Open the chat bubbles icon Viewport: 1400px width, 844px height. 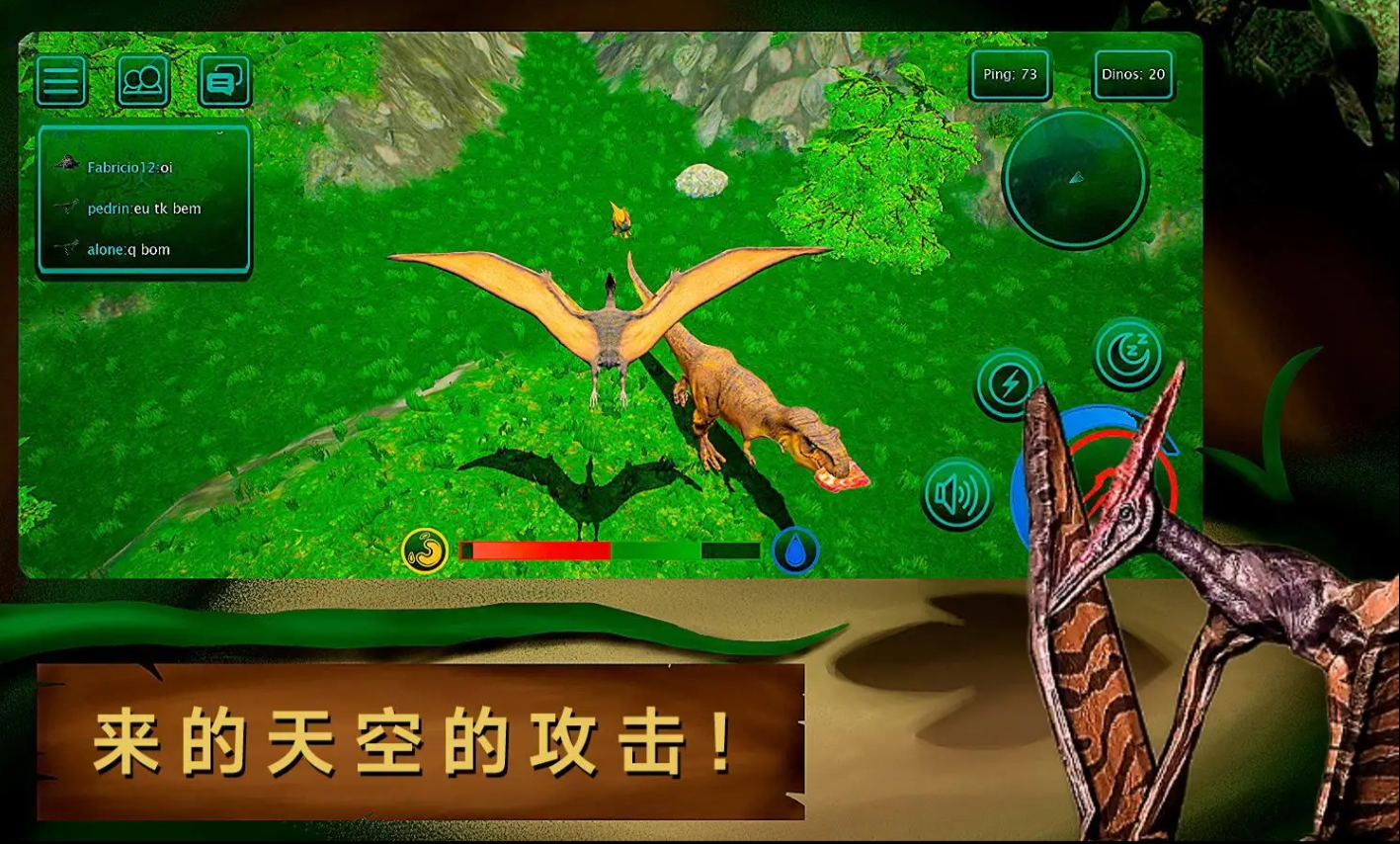tap(225, 81)
